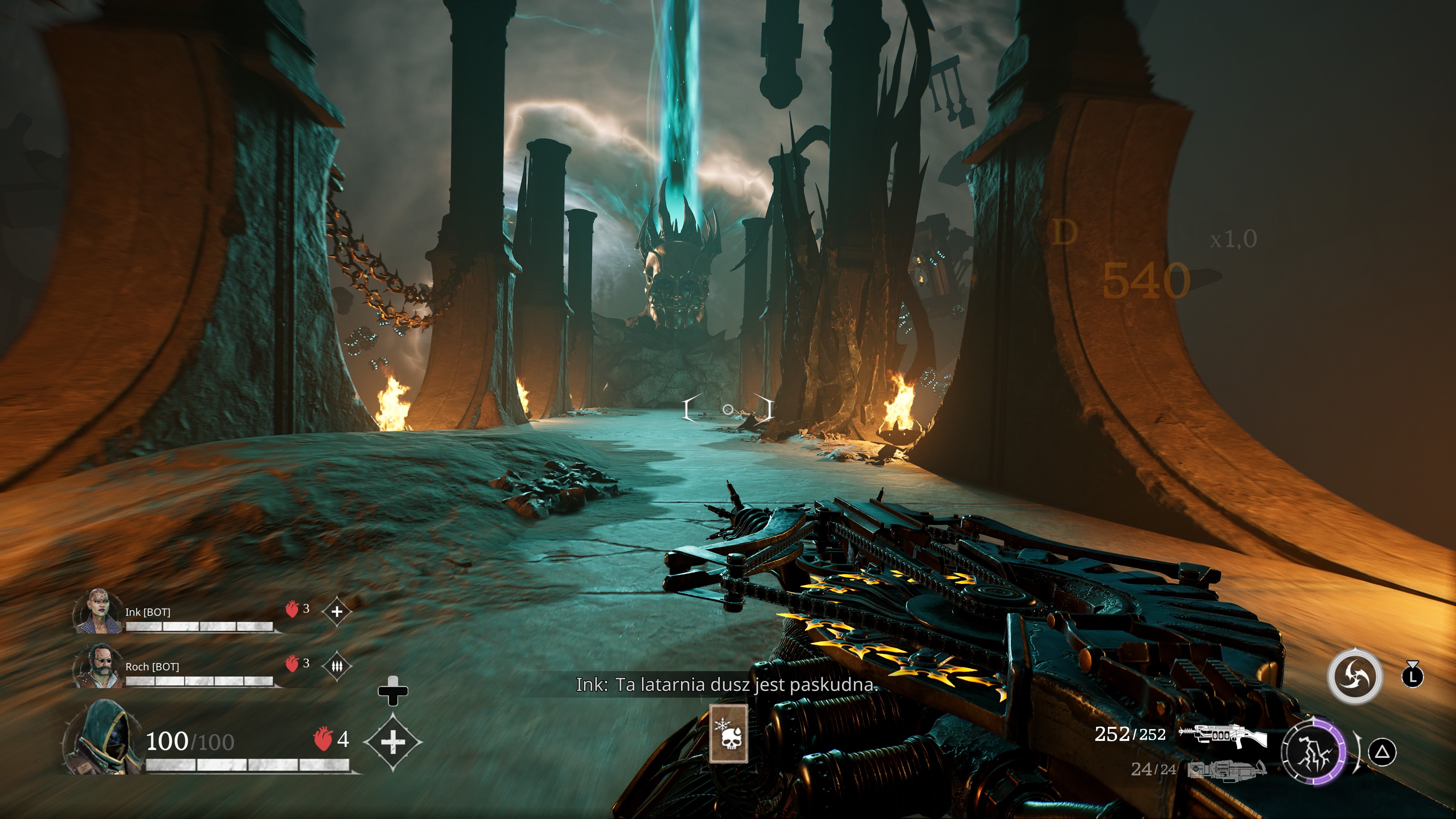Toggle the arrows status icon on Roch's row
Image resolution: width=1456 pixels, height=819 pixels.
click(x=337, y=667)
